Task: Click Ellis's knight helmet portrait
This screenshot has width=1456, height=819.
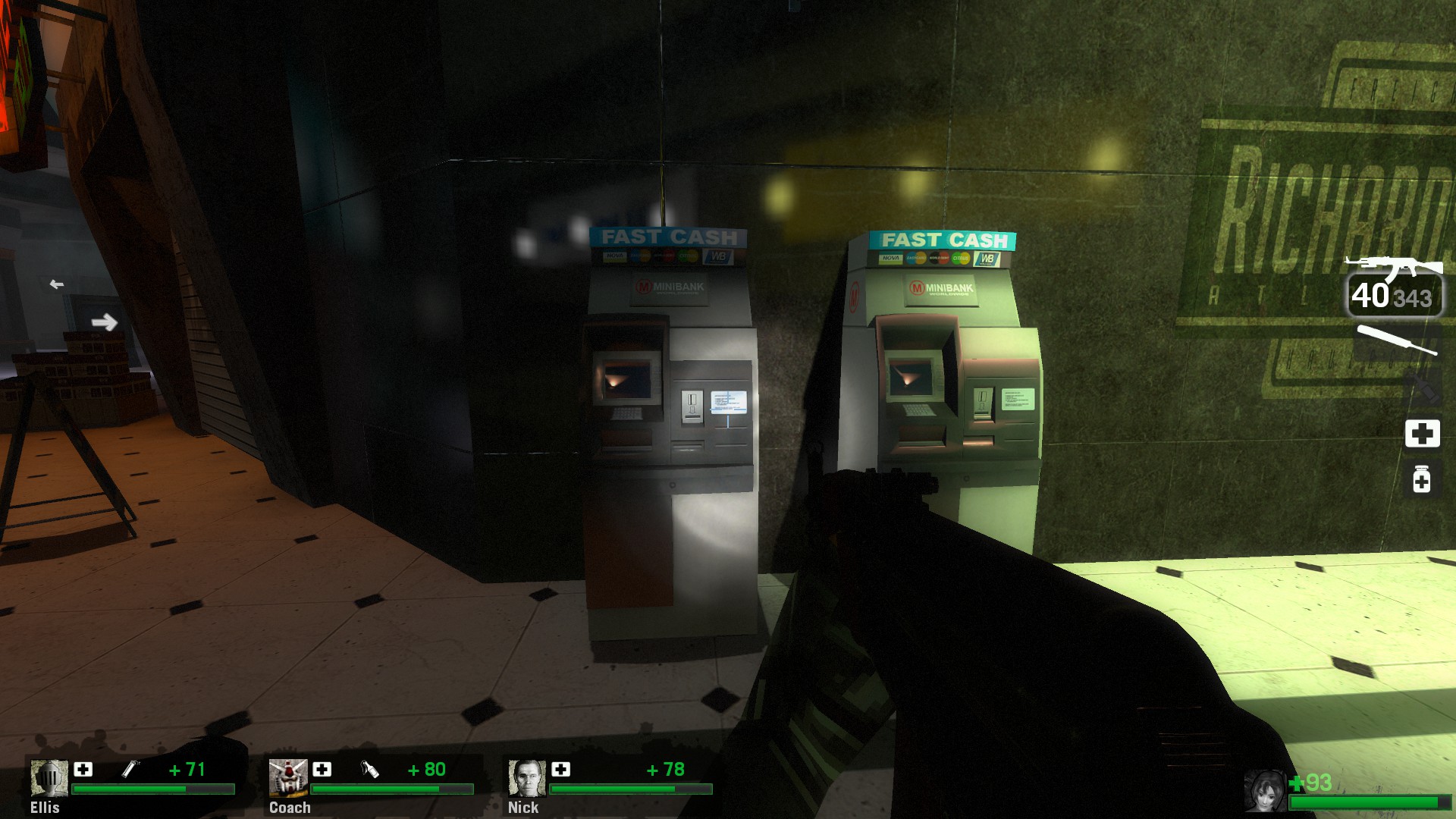Action: coord(49,778)
